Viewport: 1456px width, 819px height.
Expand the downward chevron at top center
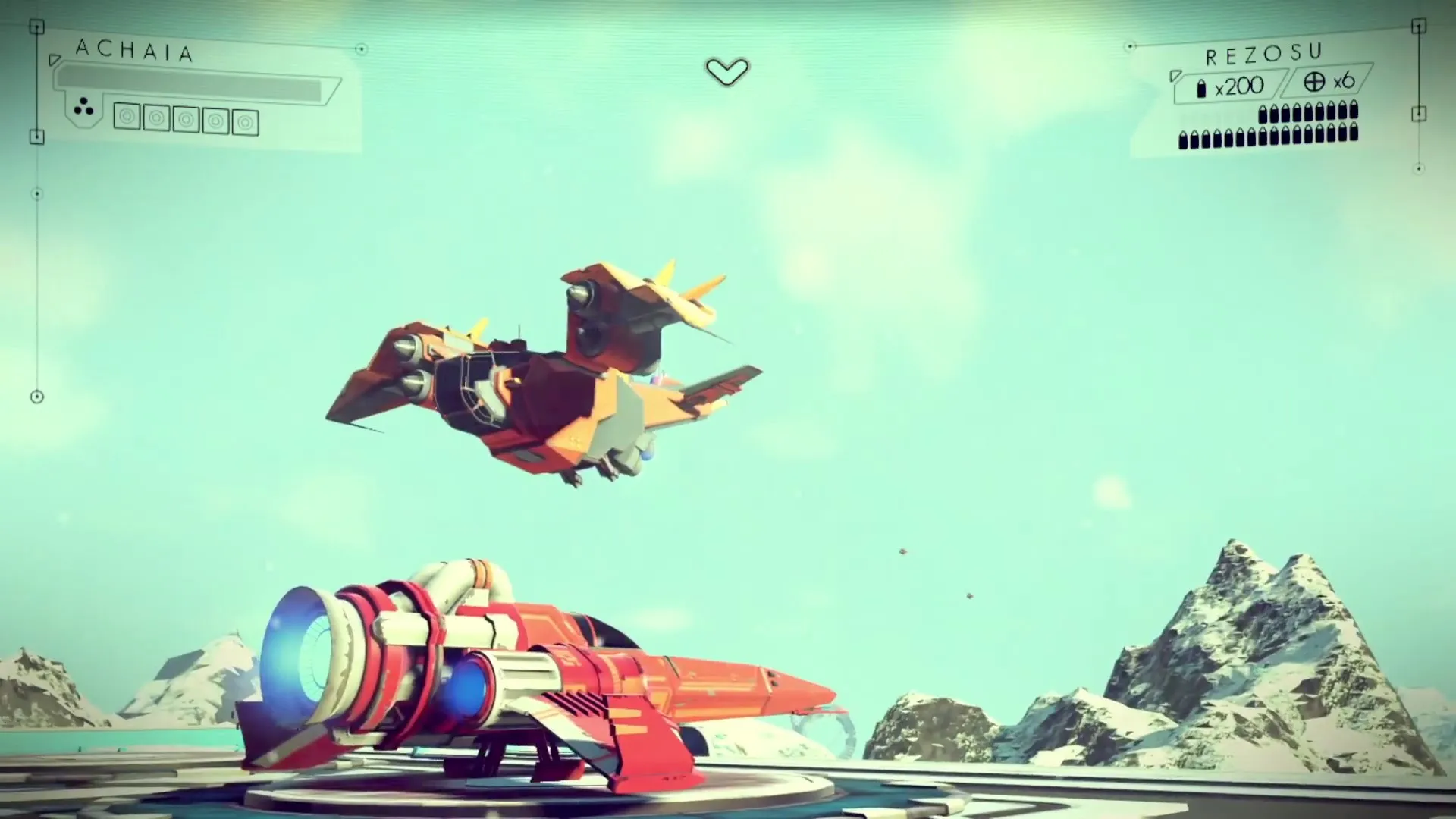727,72
